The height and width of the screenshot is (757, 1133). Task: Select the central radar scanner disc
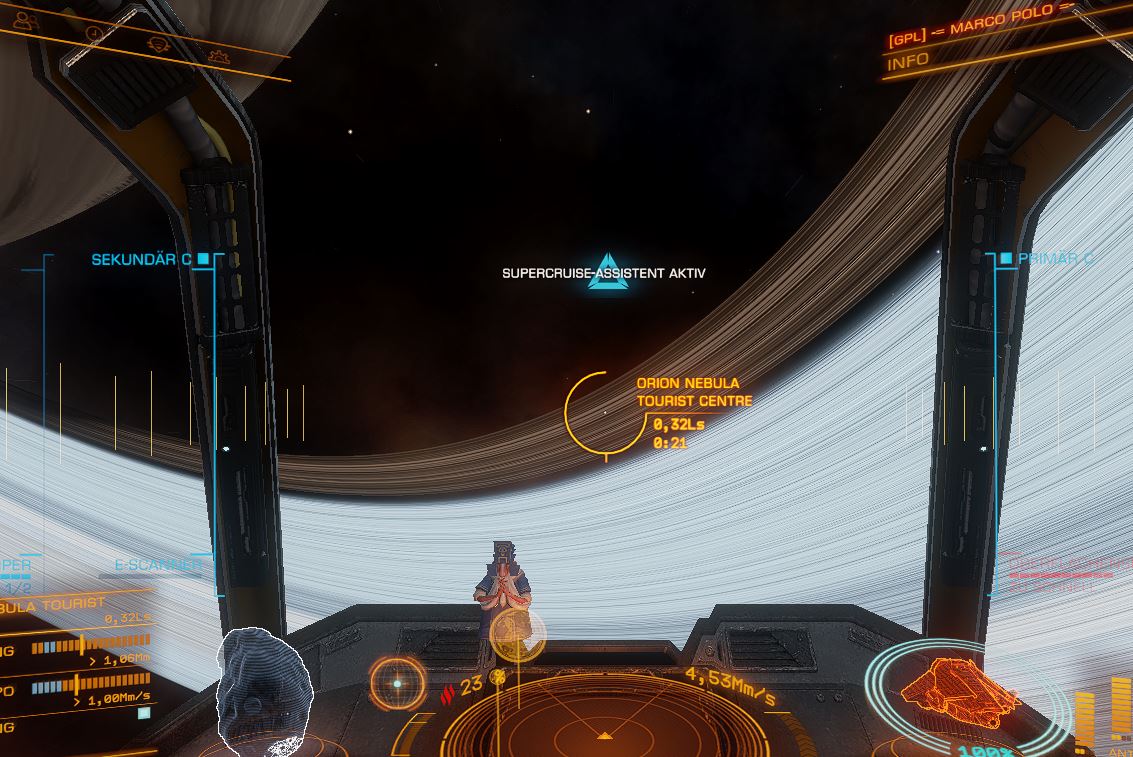tap(604, 725)
